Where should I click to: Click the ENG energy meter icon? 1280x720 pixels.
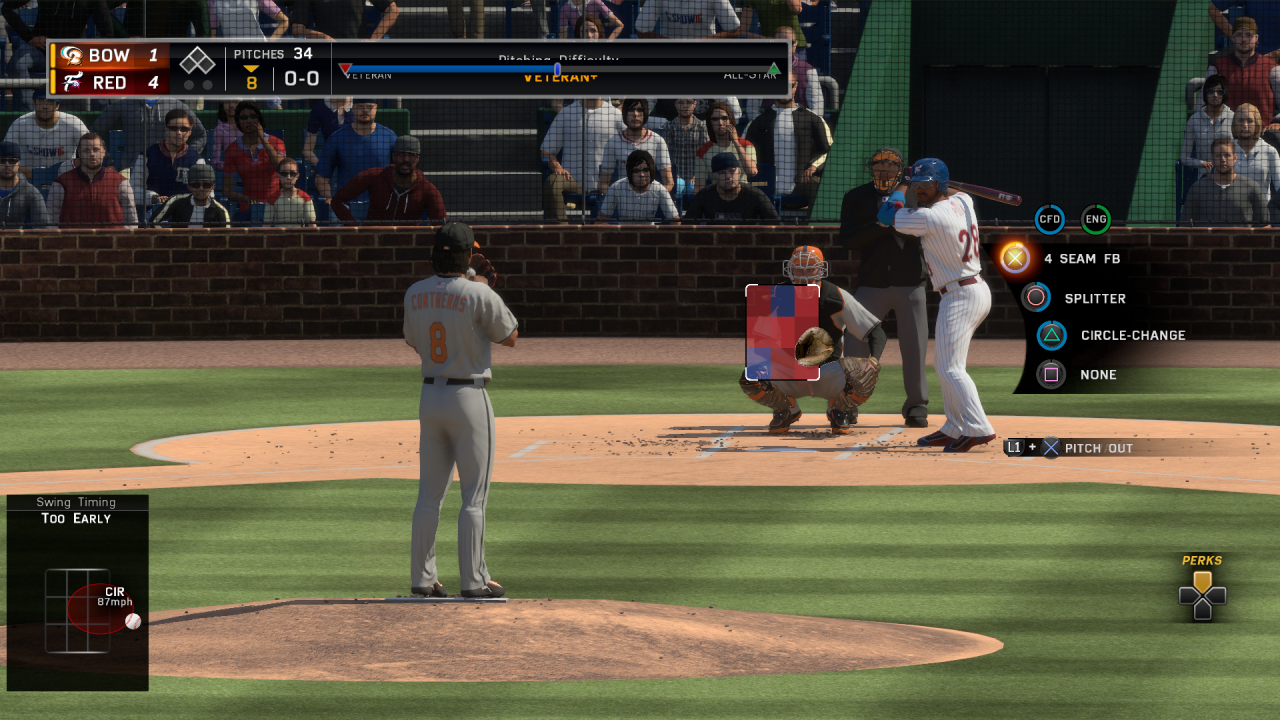(x=1096, y=219)
